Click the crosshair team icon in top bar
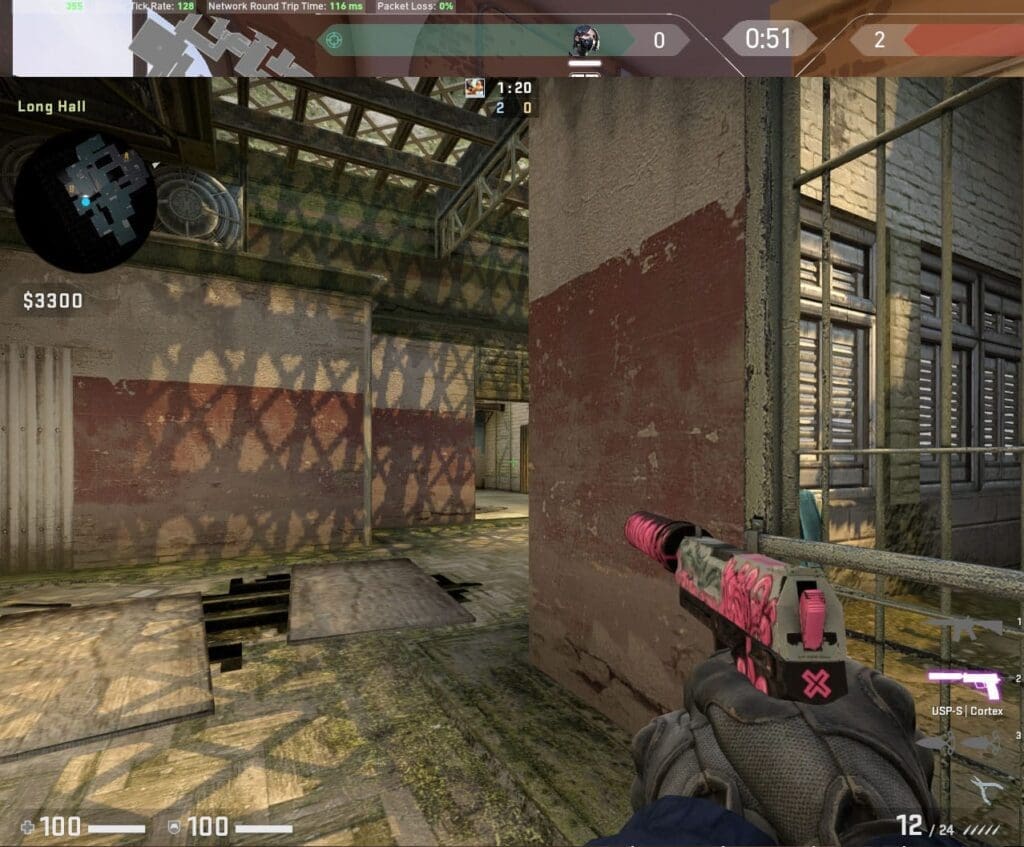 pos(335,40)
